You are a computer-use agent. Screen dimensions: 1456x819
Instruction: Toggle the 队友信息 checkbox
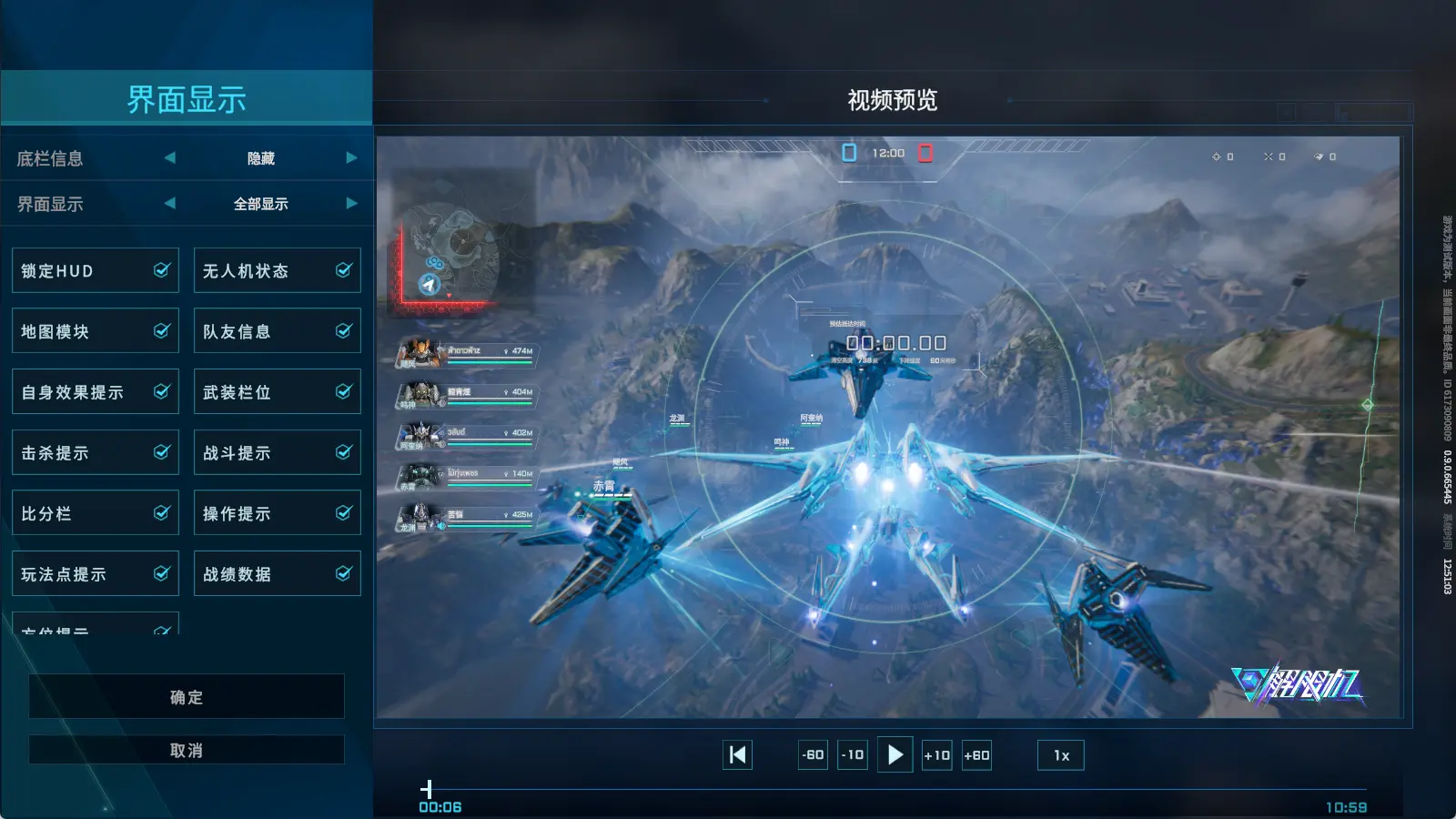click(x=344, y=331)
